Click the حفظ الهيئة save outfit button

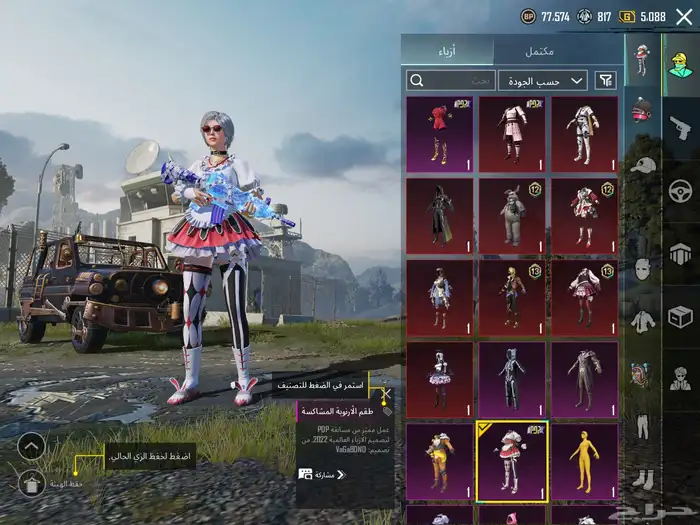click(x=32, y=484)
